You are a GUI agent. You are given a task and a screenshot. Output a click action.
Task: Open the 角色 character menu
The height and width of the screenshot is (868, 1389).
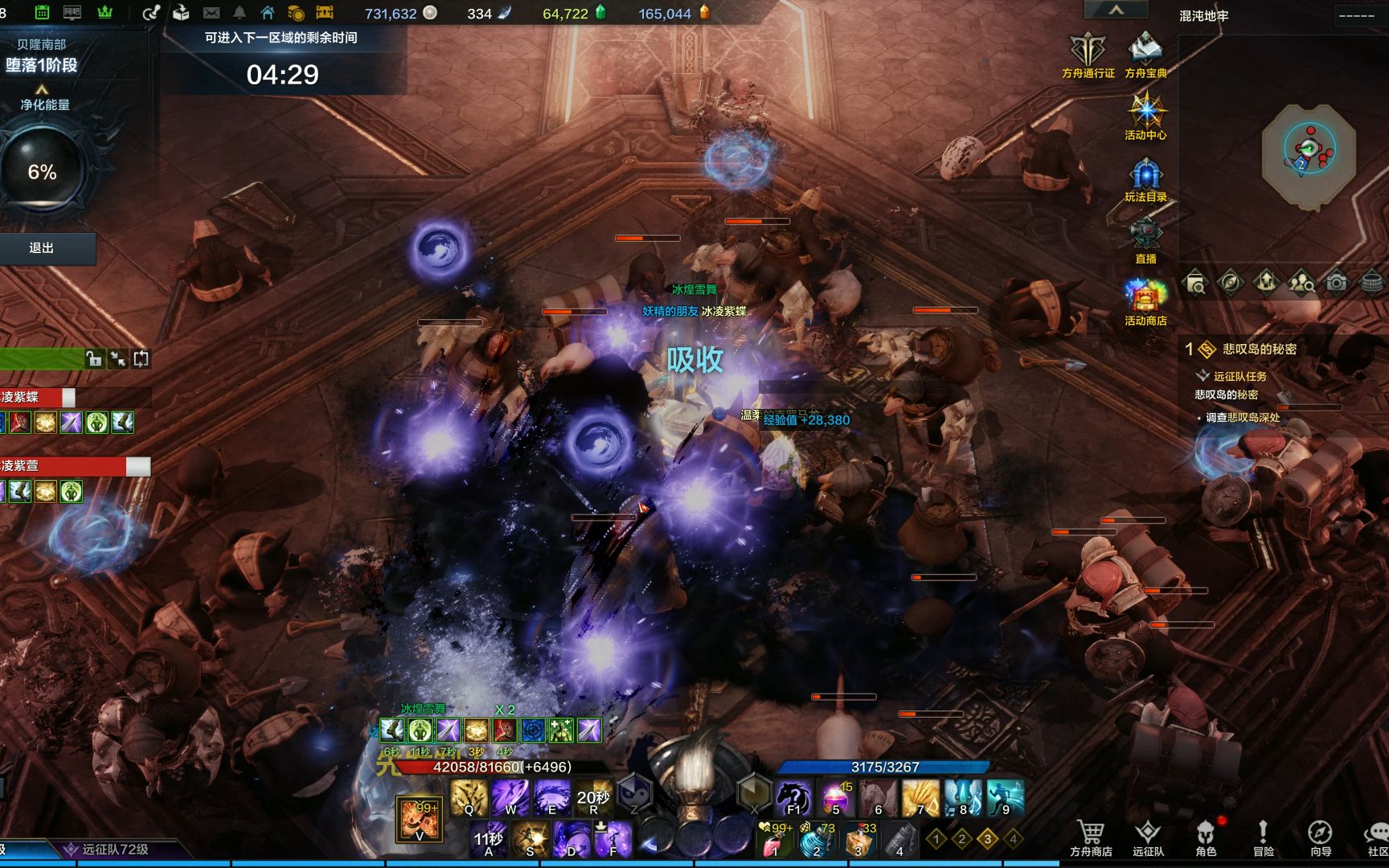pyautogui.click(x=1206, y=837)
